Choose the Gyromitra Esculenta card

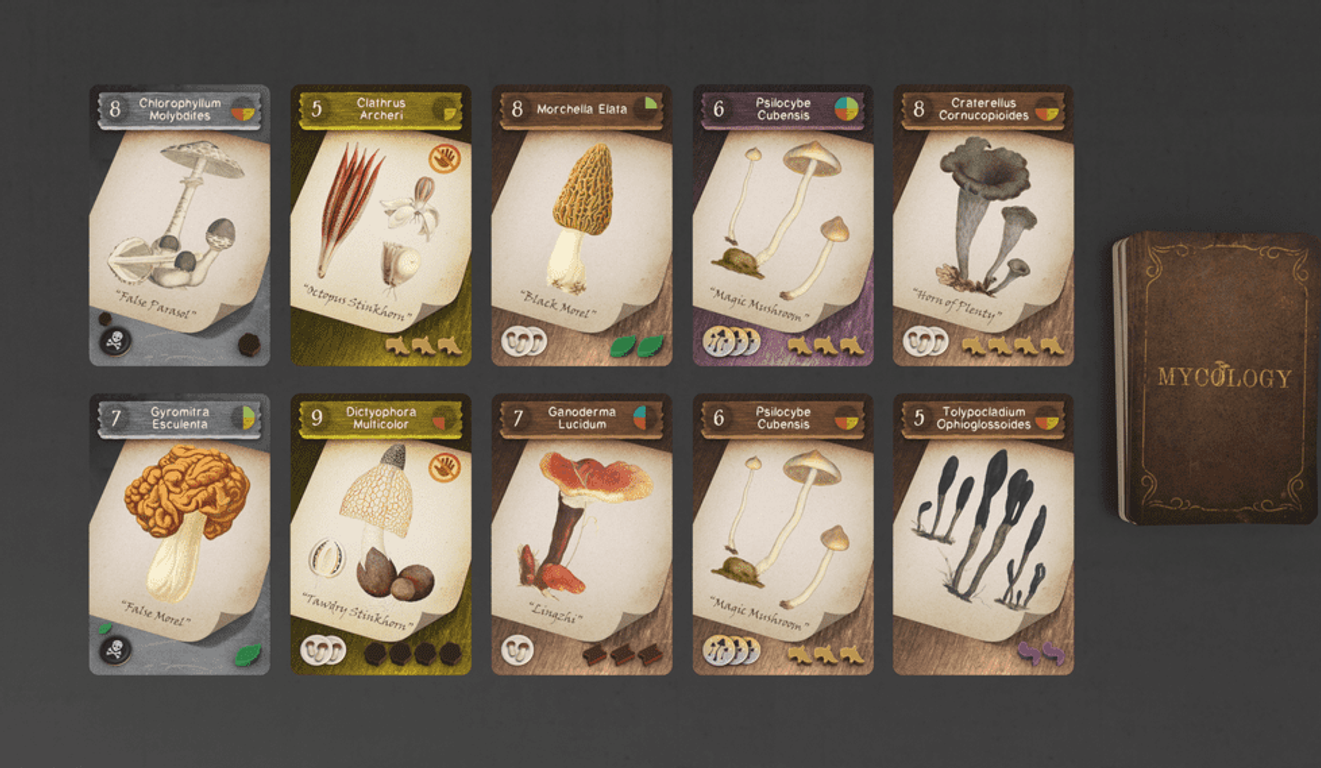179,534
